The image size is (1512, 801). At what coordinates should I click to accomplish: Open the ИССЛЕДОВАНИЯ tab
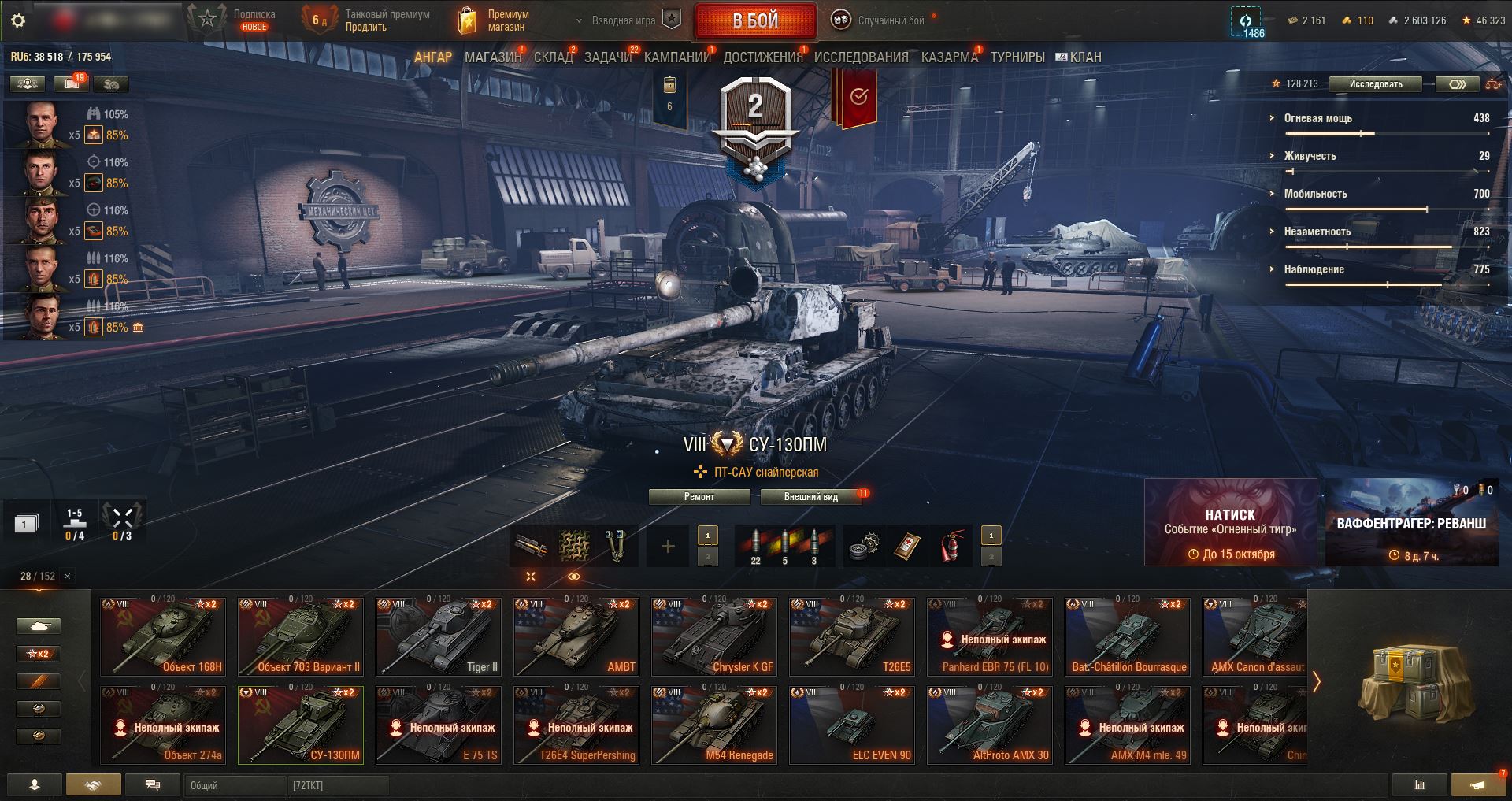pos(861,57)
